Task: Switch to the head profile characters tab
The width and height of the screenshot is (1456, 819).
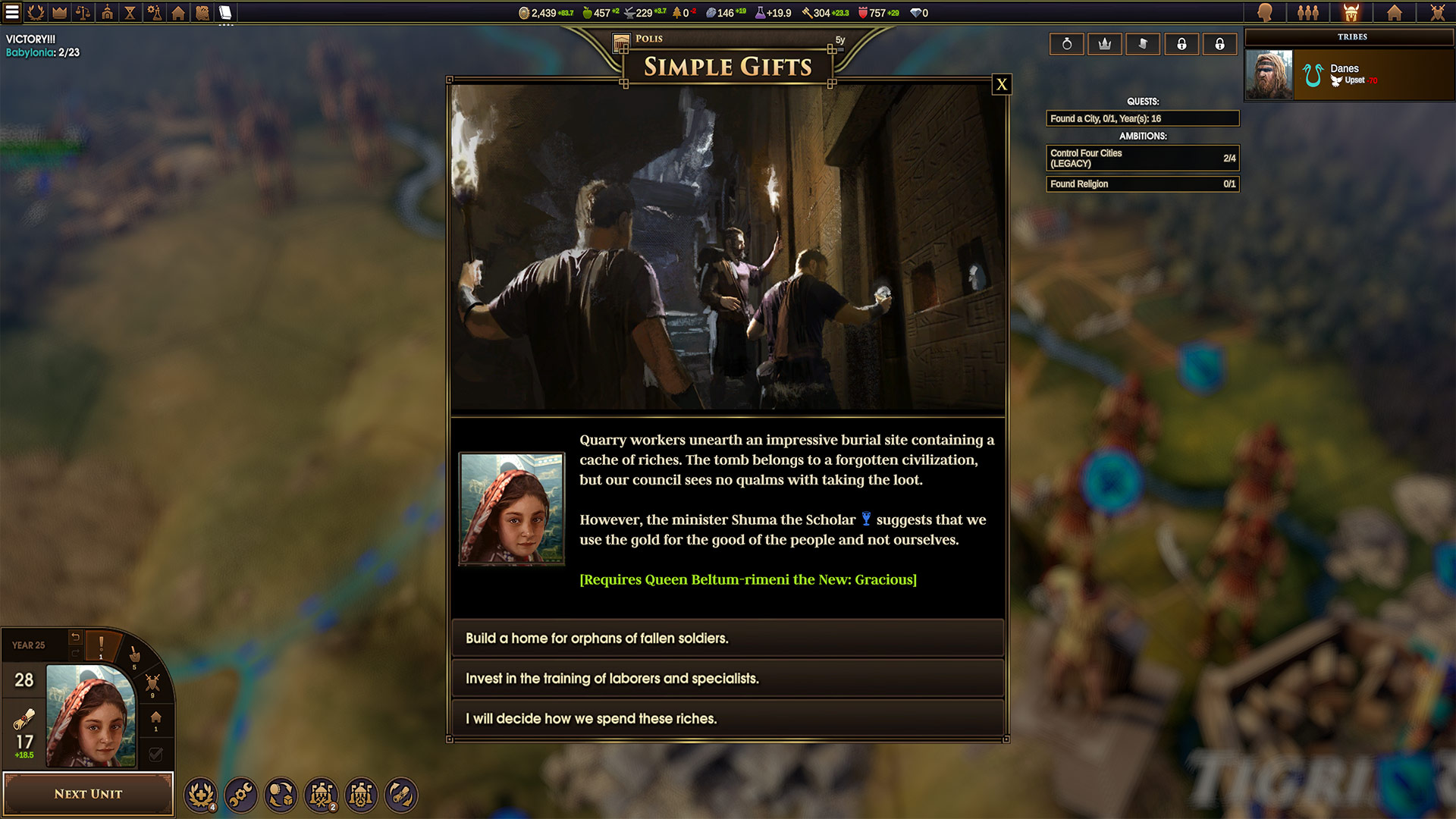Action: (x=1265, y=12)
